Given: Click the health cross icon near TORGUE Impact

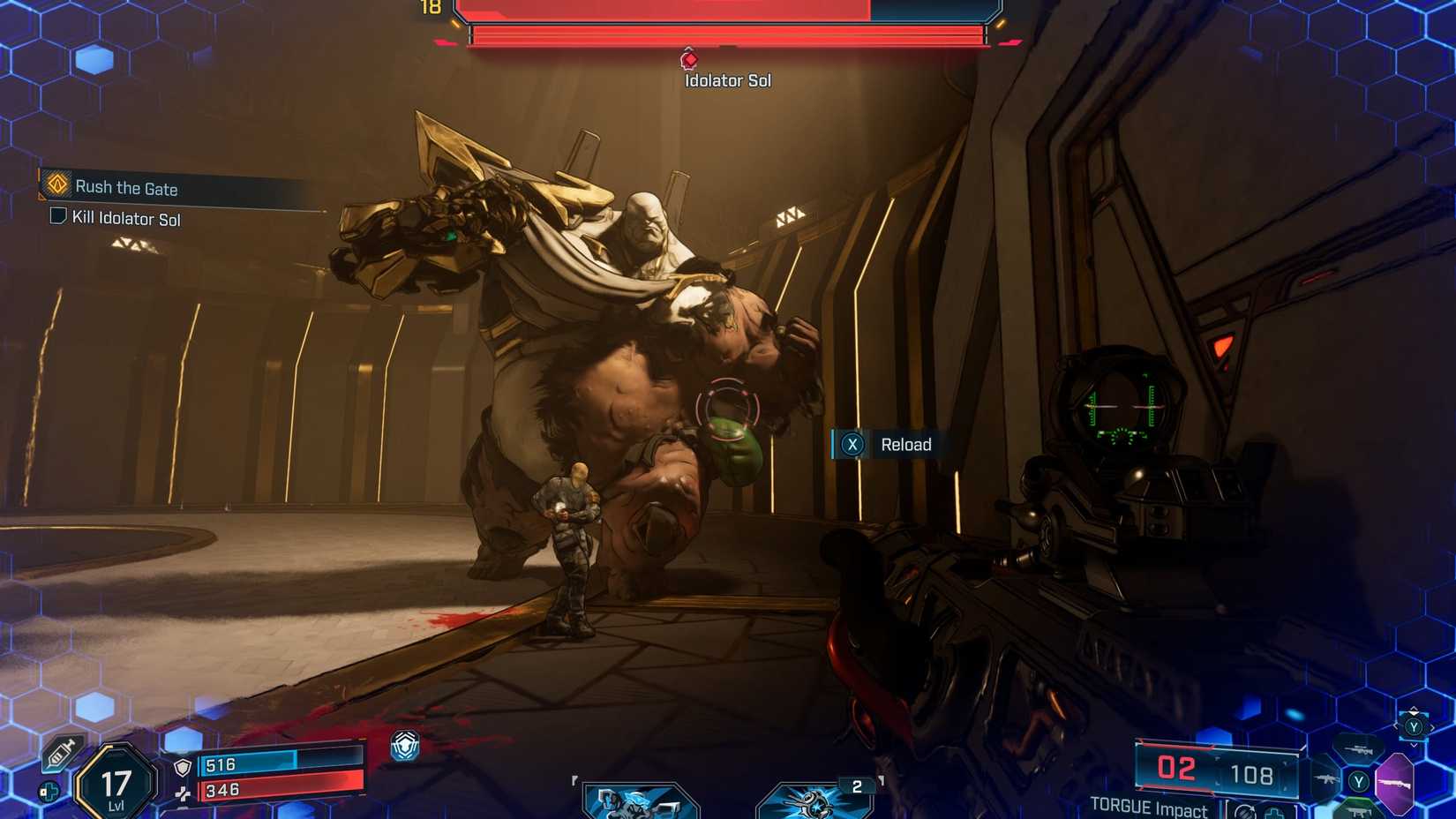Looking at the screenshot, I should (x=1274, y=812).
